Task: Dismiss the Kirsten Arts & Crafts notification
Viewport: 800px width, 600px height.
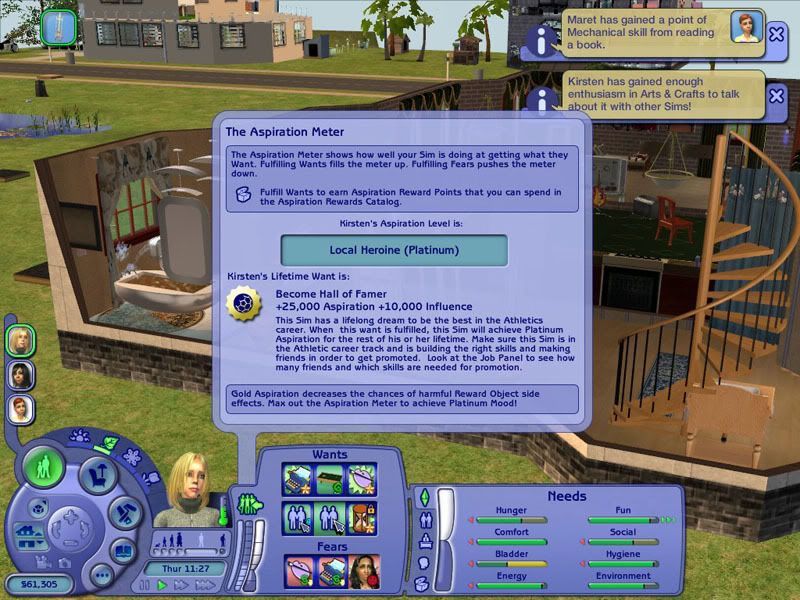Action: pos(776,95)
